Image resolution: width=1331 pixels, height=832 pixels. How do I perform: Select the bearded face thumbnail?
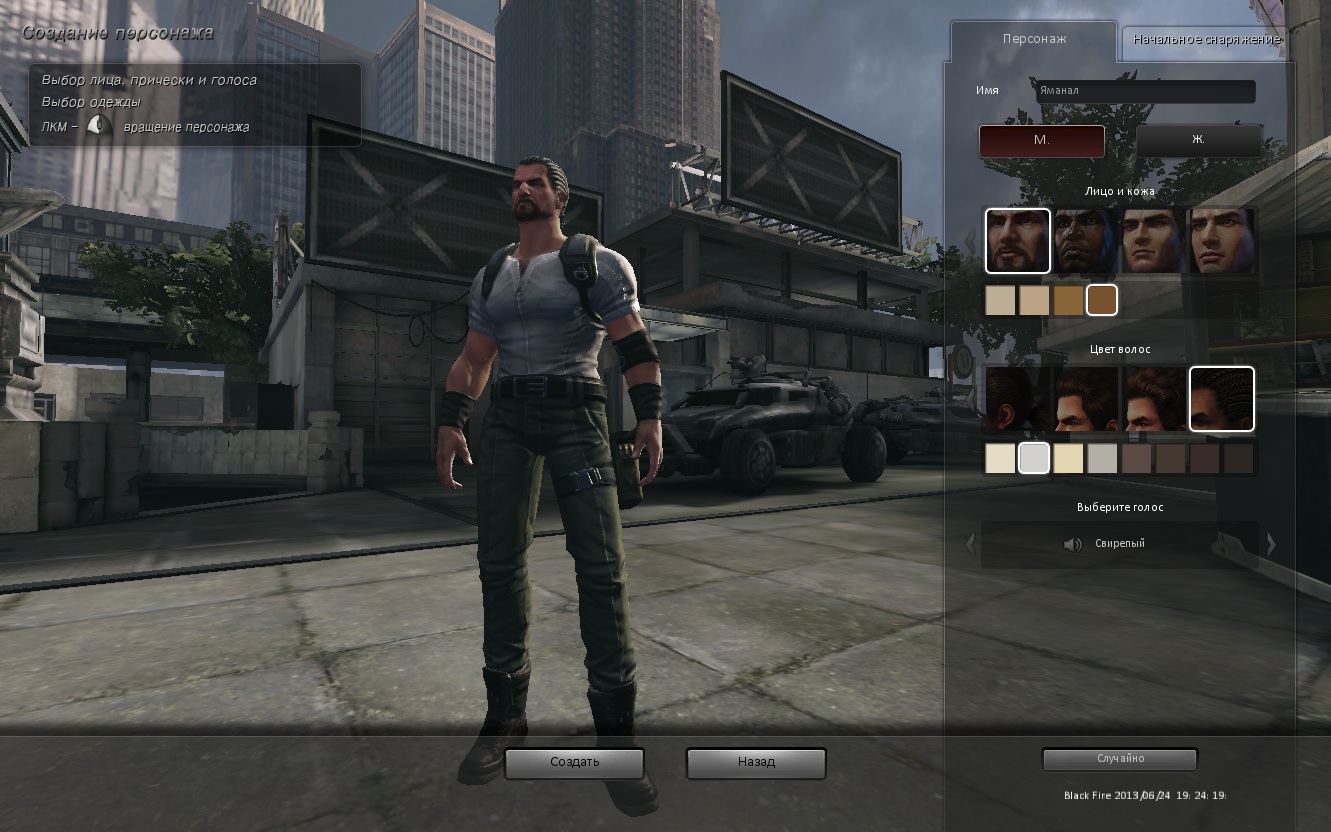(x=1017, y=241)
